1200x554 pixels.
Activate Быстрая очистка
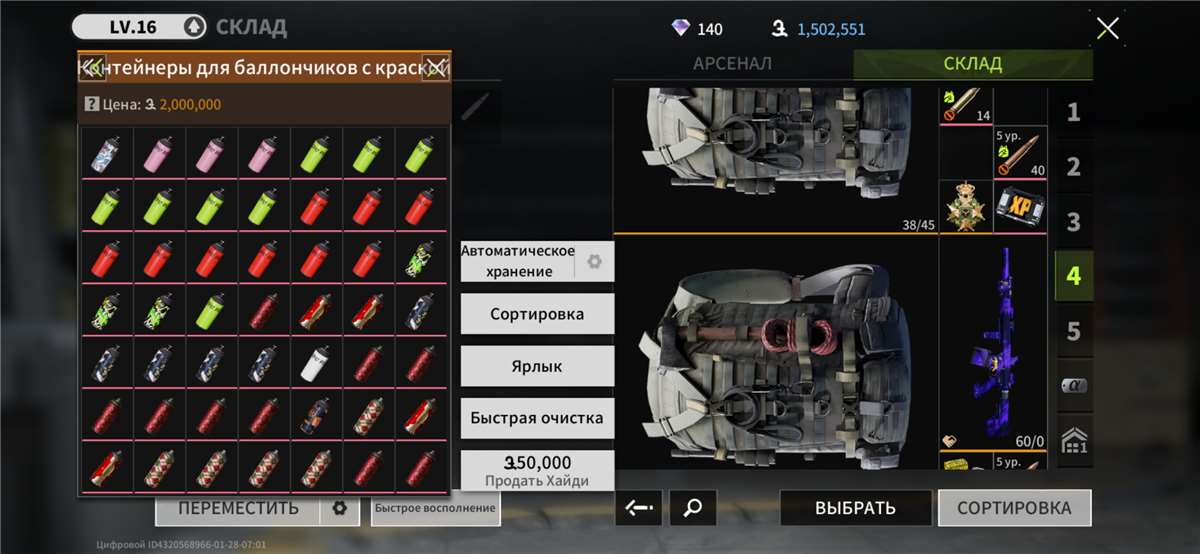coord(537,418)
